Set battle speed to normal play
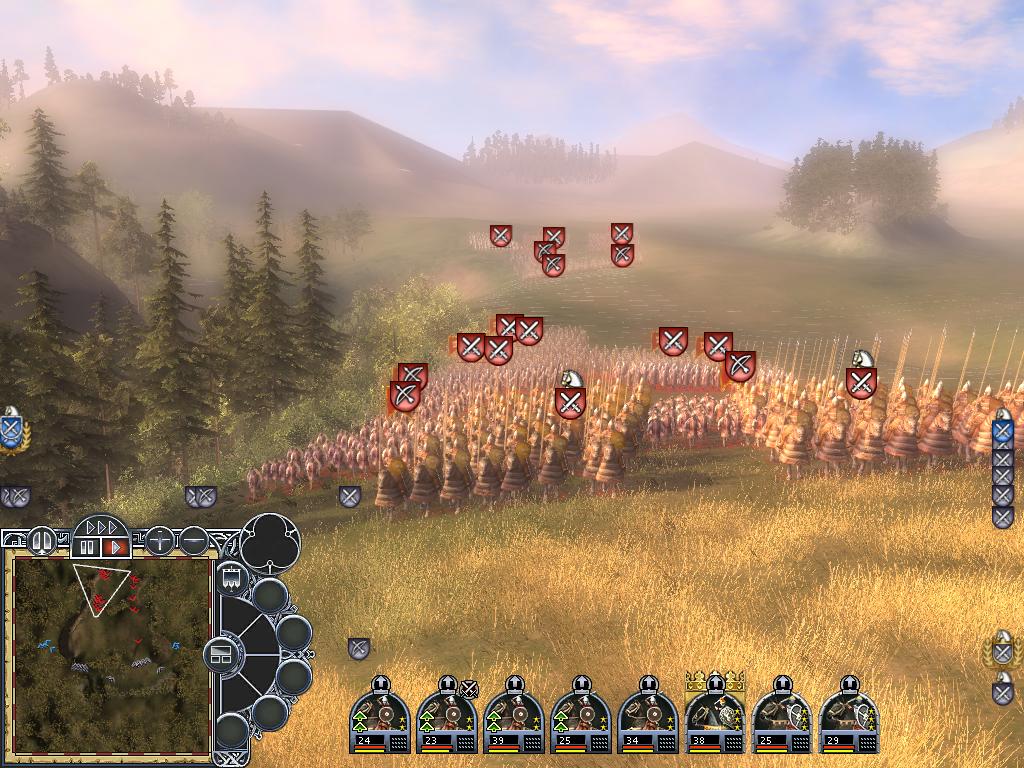This screenshot has width=1024, height=768. (x=116, y=547)
